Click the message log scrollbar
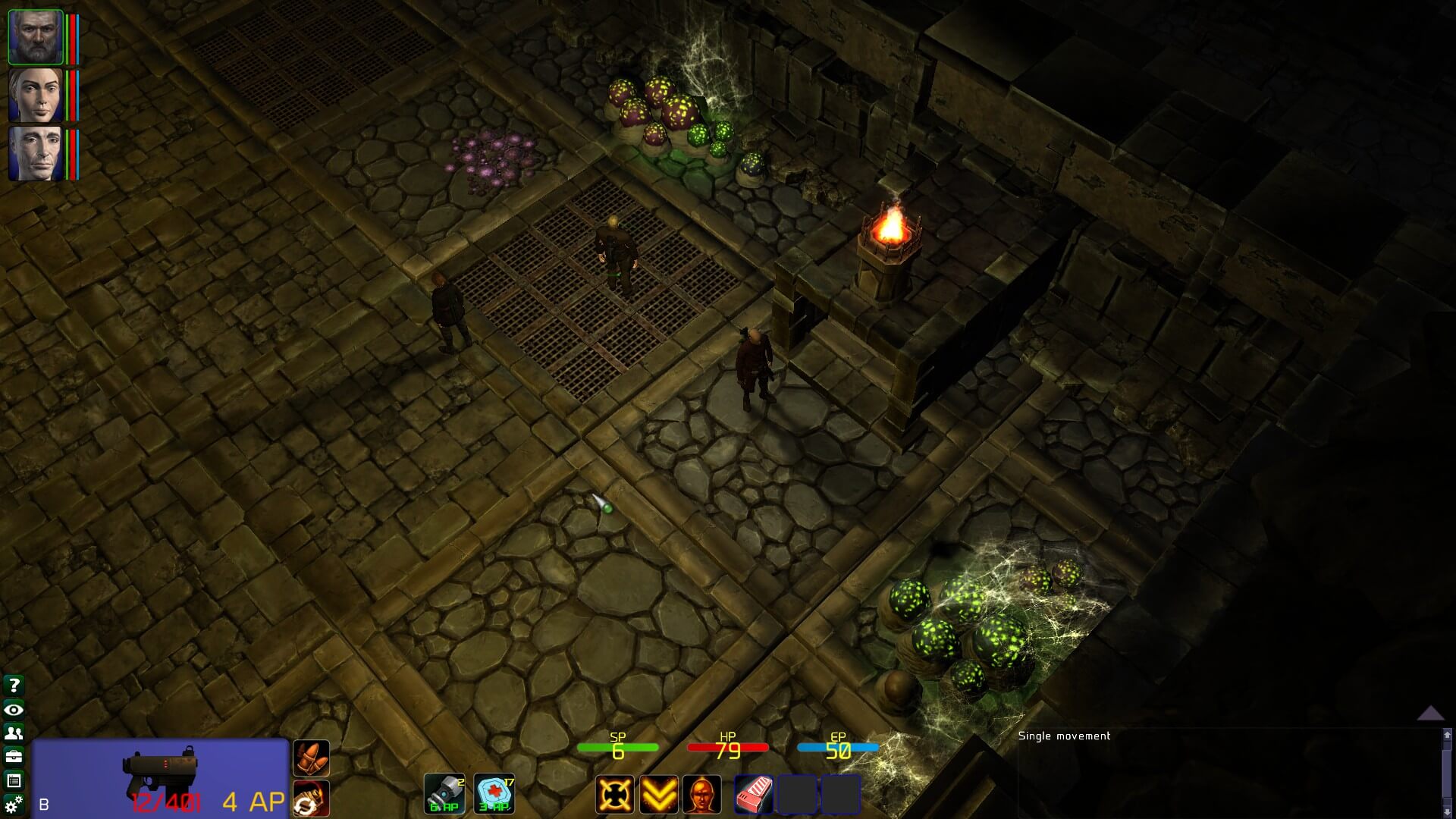 (1447, 773)
